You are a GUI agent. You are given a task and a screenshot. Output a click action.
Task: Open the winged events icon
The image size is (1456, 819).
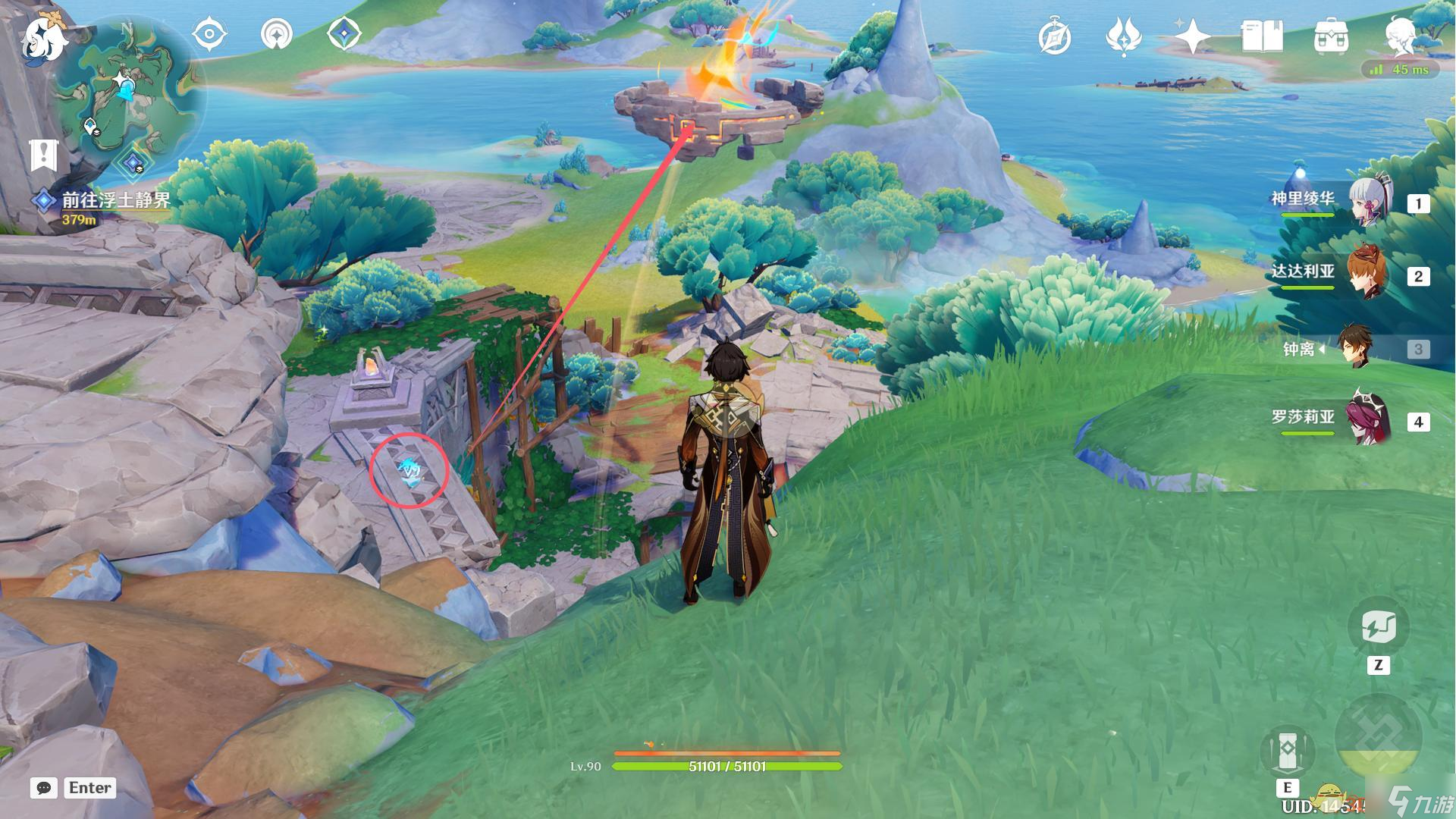(1123, 37)
